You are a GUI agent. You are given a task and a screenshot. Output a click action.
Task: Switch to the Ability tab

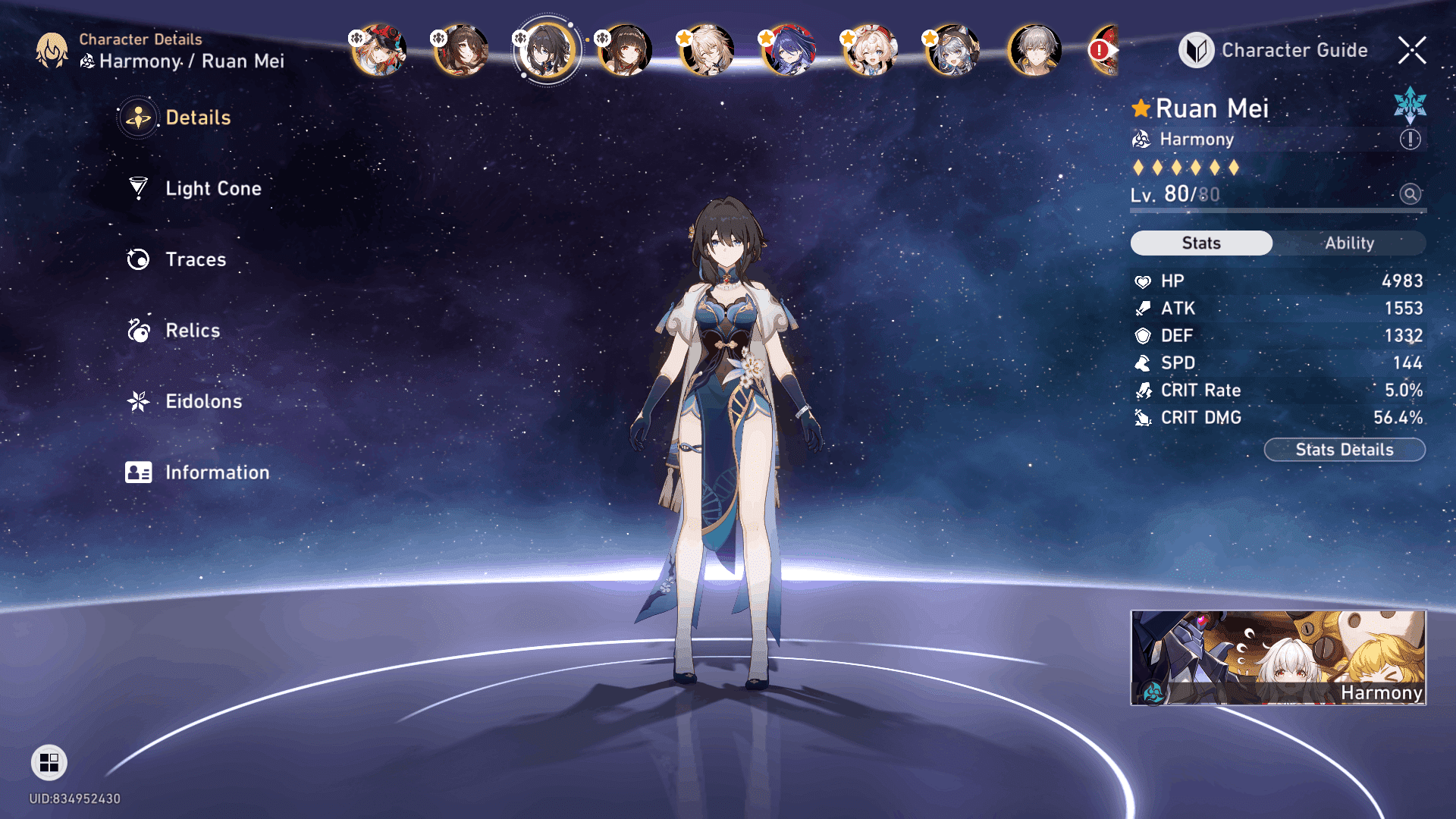1349,243
